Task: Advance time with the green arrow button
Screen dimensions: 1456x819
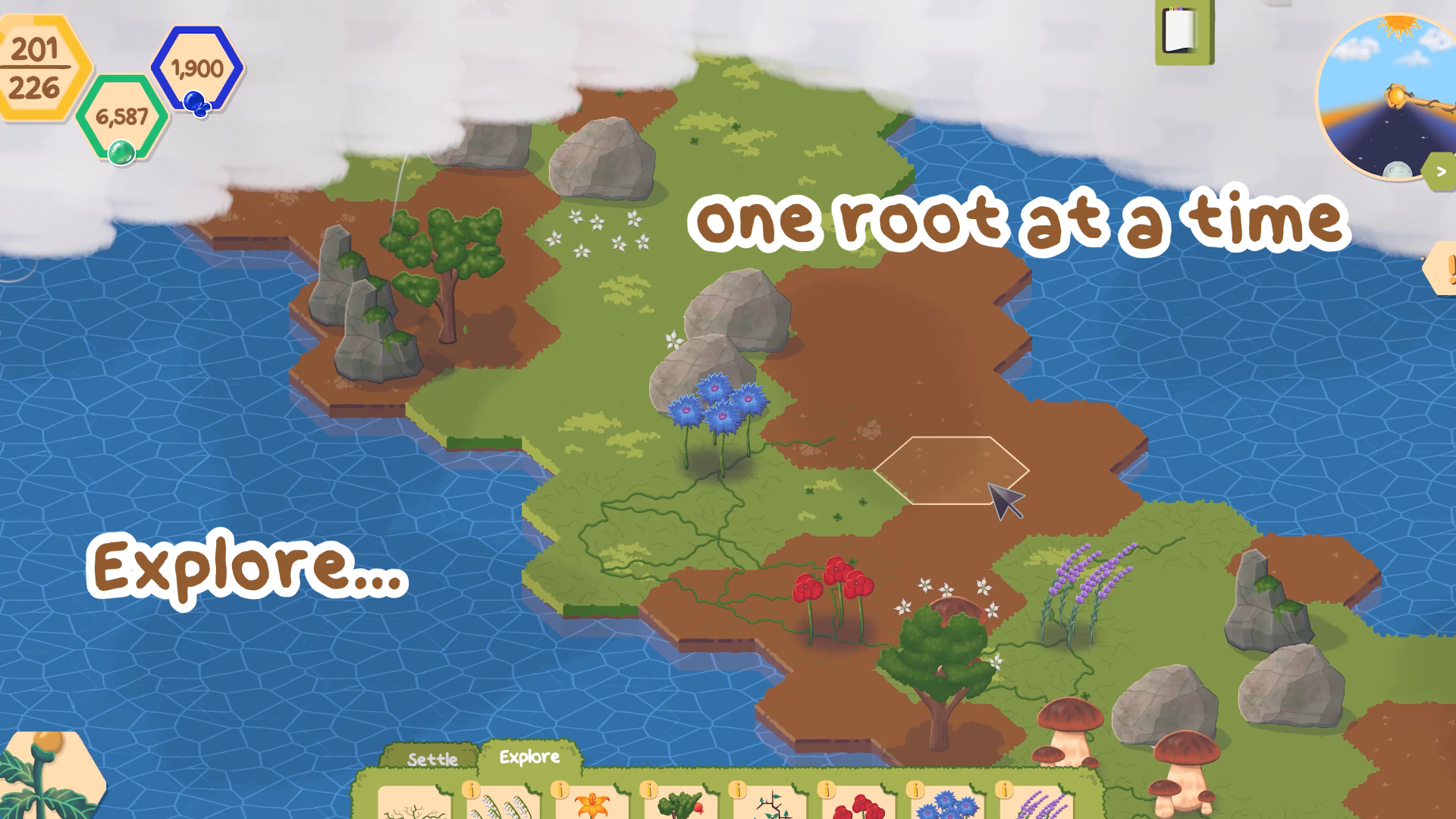Action: pos(1441,172)
